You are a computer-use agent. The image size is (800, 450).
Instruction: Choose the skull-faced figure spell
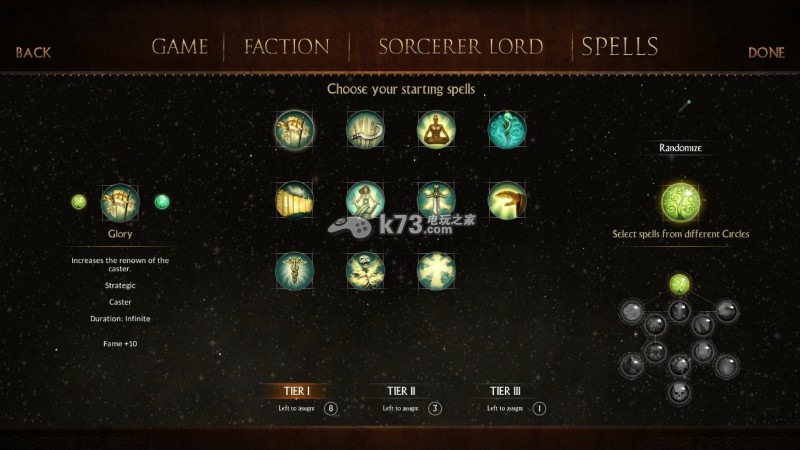pyautogui.click(x=365, y=269)
